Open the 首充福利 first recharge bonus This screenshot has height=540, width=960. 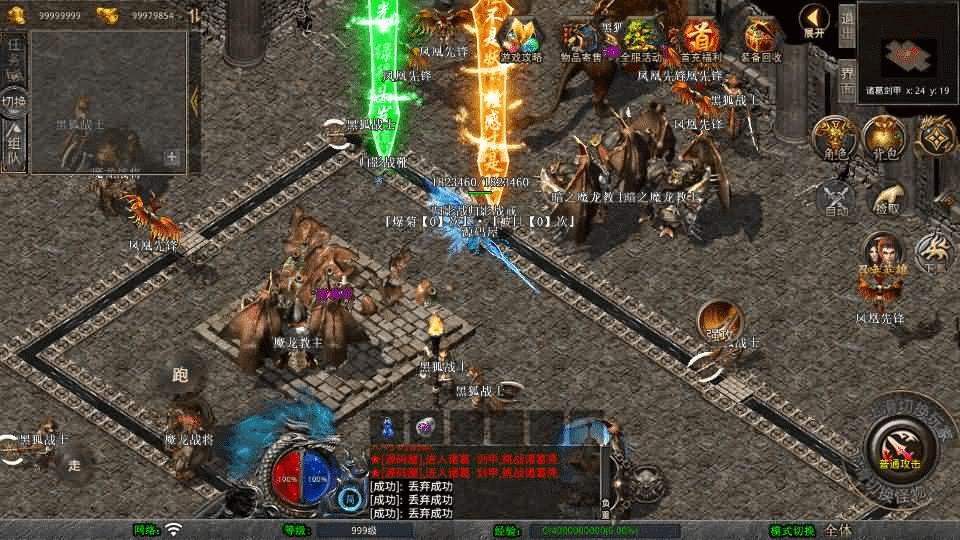pyautogui.click(x=701, y=38)
